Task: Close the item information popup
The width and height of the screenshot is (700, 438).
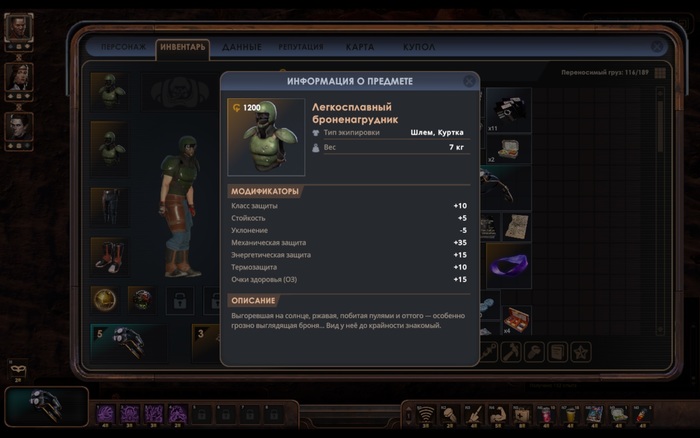Action: point(469,81)
